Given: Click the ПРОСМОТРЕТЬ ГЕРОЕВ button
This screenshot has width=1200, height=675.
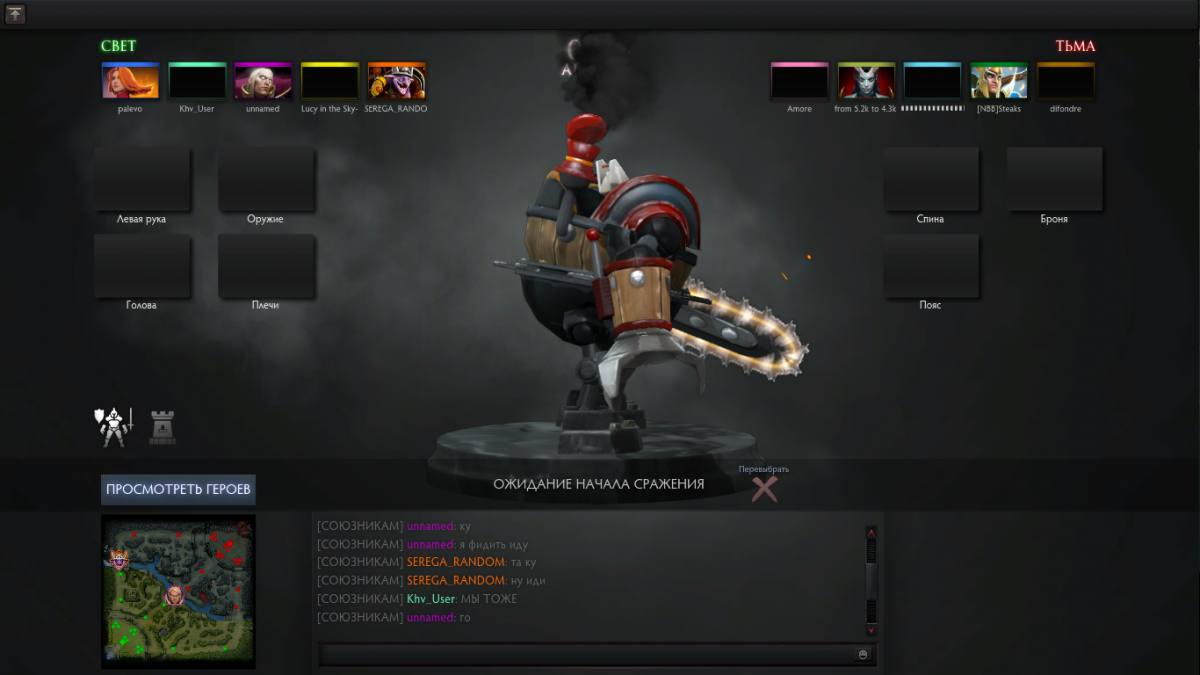Looking at the screenshot, I should (x=178, y=489).
